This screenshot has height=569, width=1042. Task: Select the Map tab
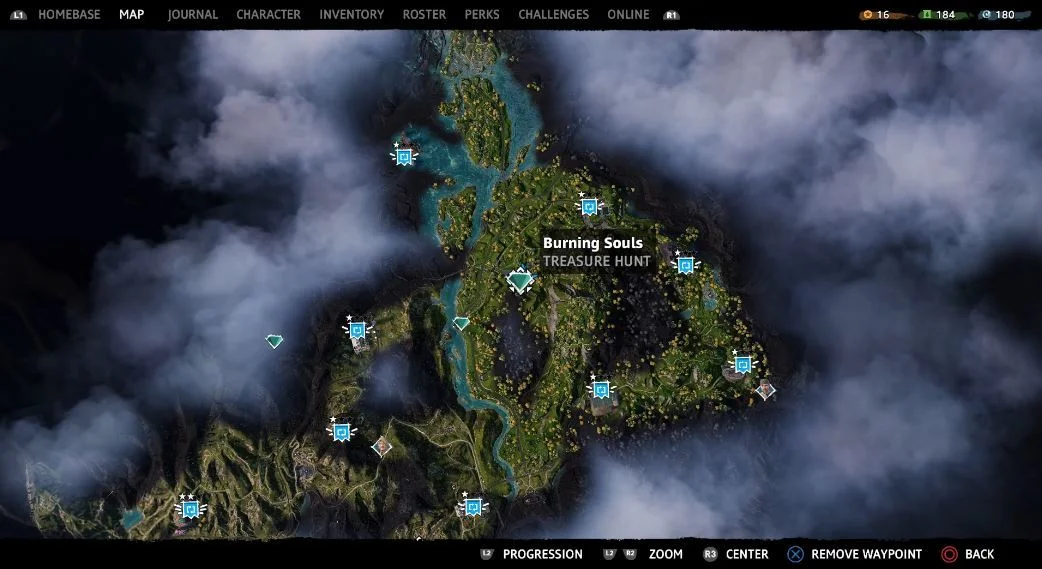click(x=131, y=15)
